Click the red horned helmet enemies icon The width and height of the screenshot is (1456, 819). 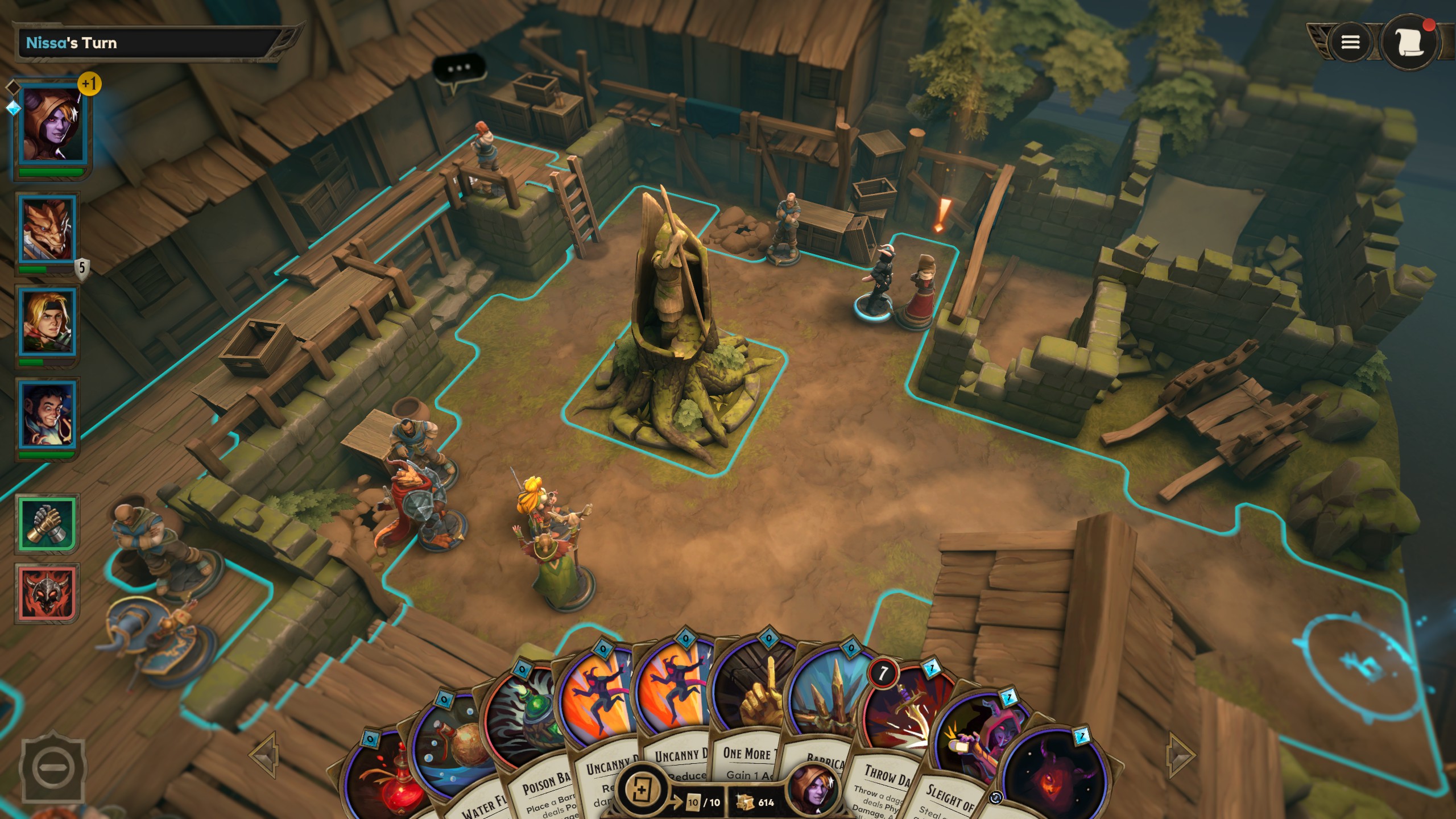pos(47,594)
